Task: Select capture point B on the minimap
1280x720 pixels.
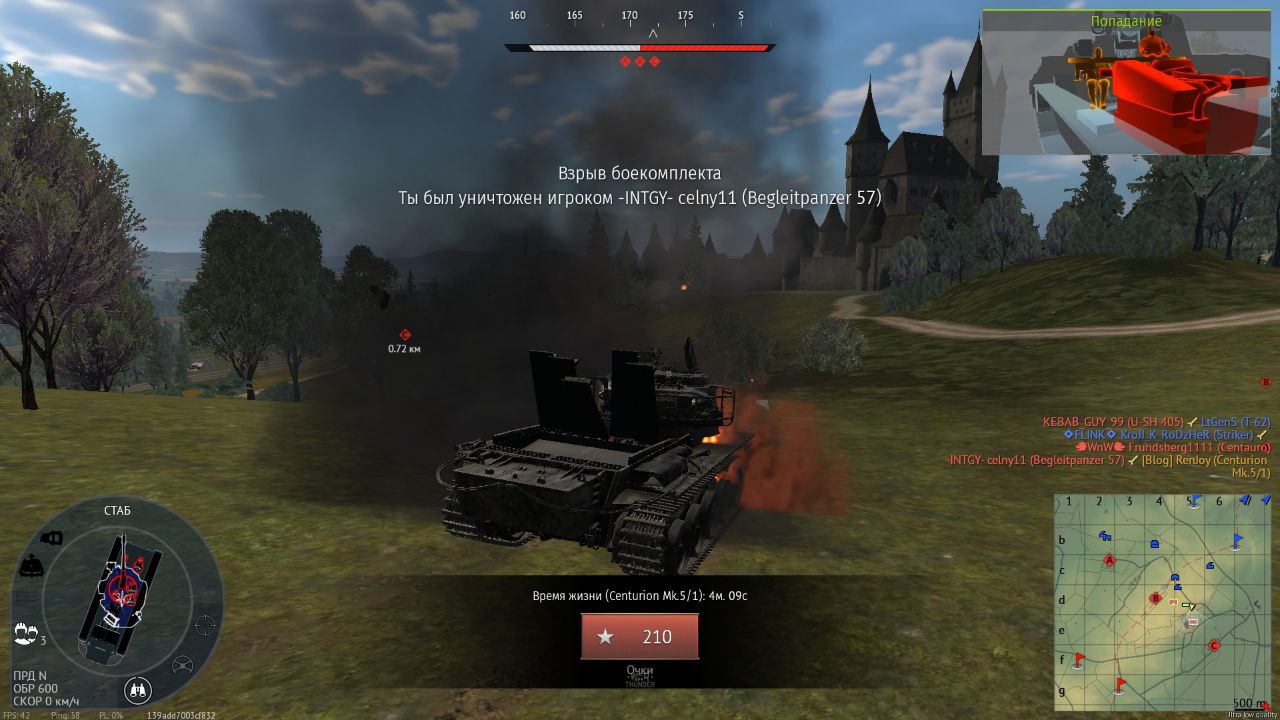Action: [1156, 599]
